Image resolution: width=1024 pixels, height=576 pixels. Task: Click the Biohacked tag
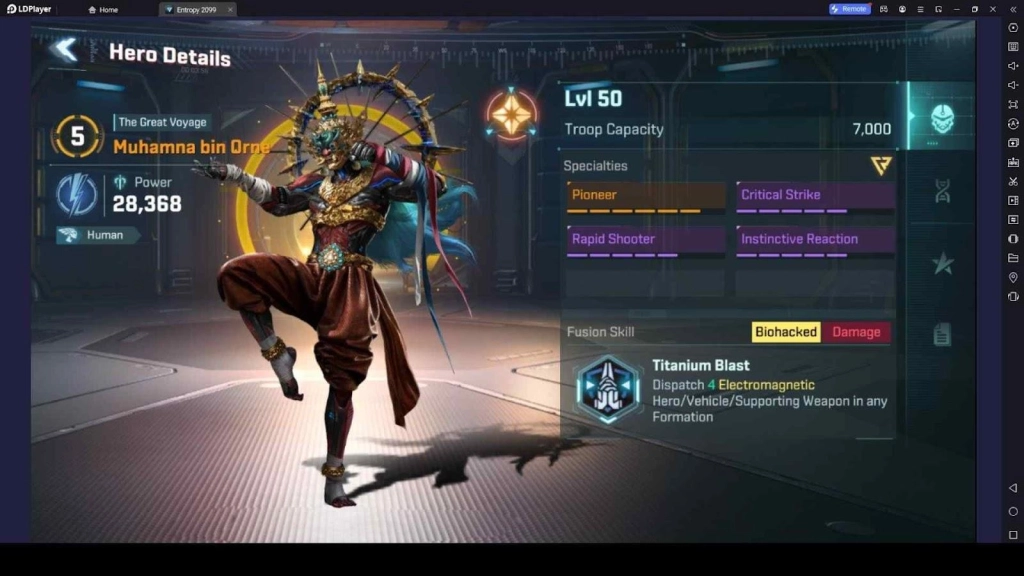click(786, 332)
